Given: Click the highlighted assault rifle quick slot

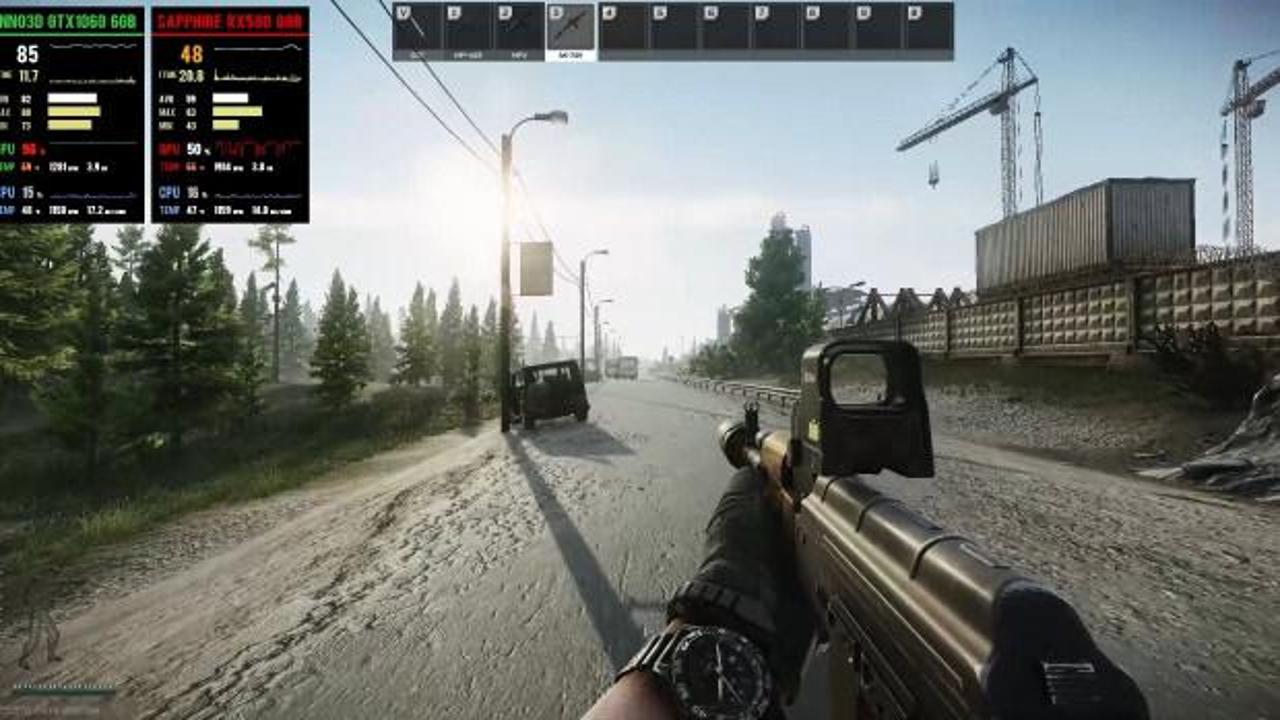Looking at the screenshot, I should pyautogui.click(x=569, y=25).
